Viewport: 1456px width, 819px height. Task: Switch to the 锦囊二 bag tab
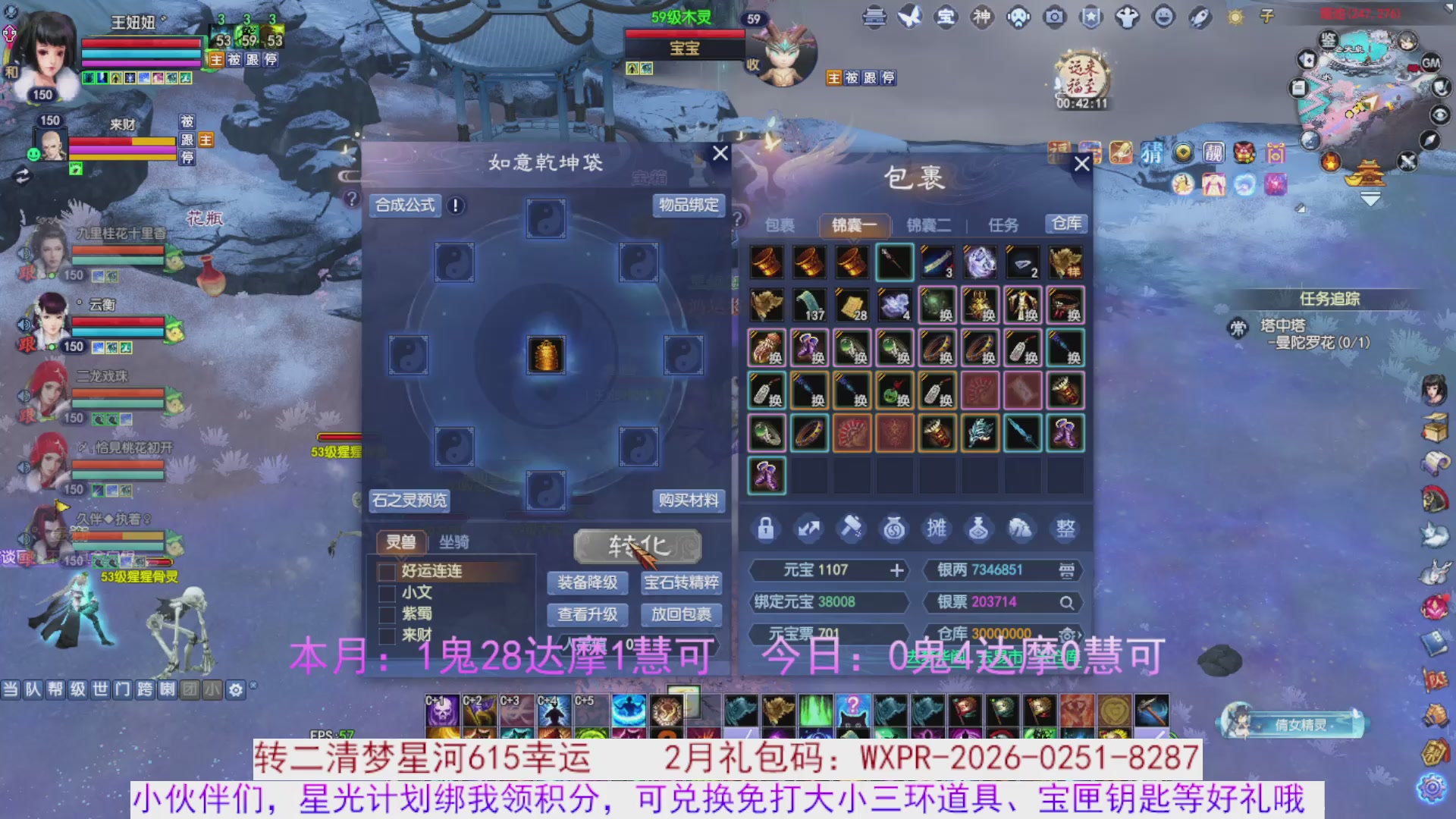pos(929,224)
